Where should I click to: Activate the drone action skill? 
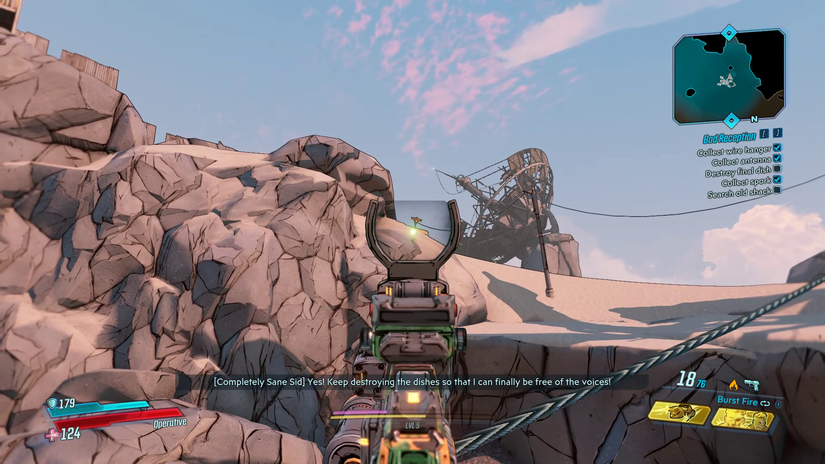point(679,414)
